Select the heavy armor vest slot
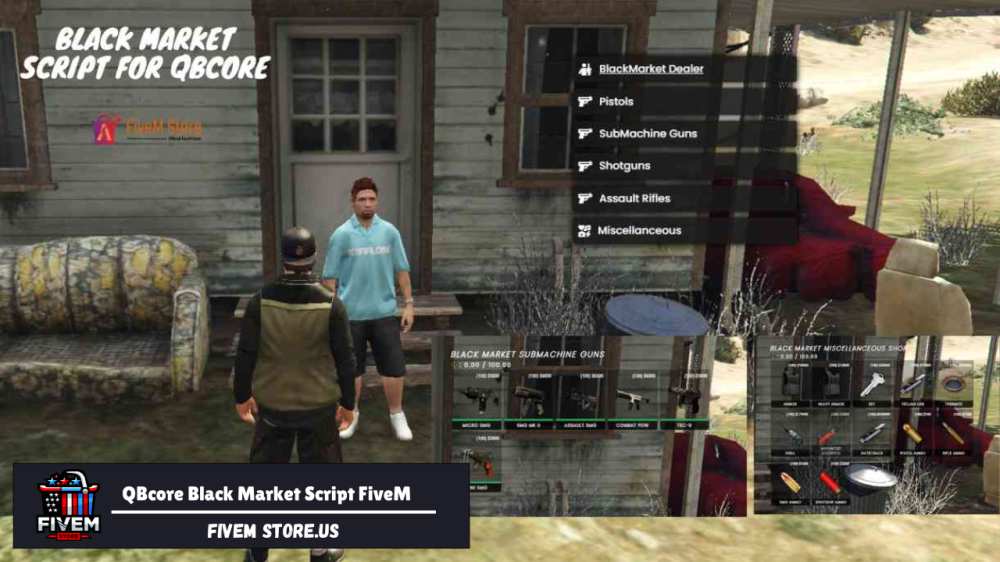The image size is (1000, 562). pos(830,385)
